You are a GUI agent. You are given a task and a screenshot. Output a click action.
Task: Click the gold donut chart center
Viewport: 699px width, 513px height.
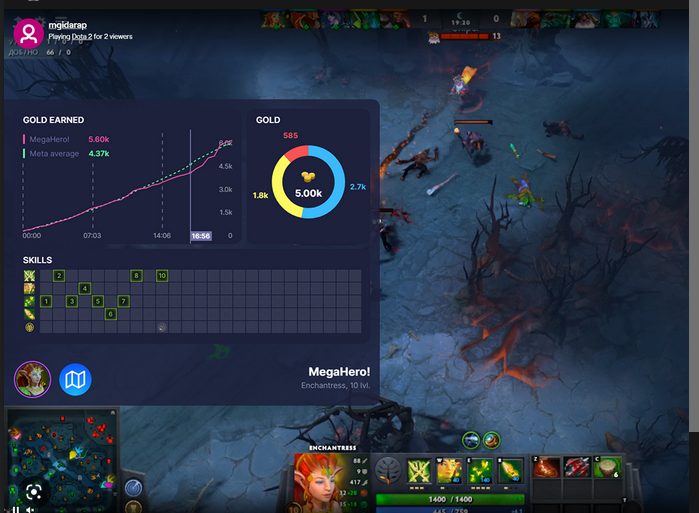(x=308, y=182)
